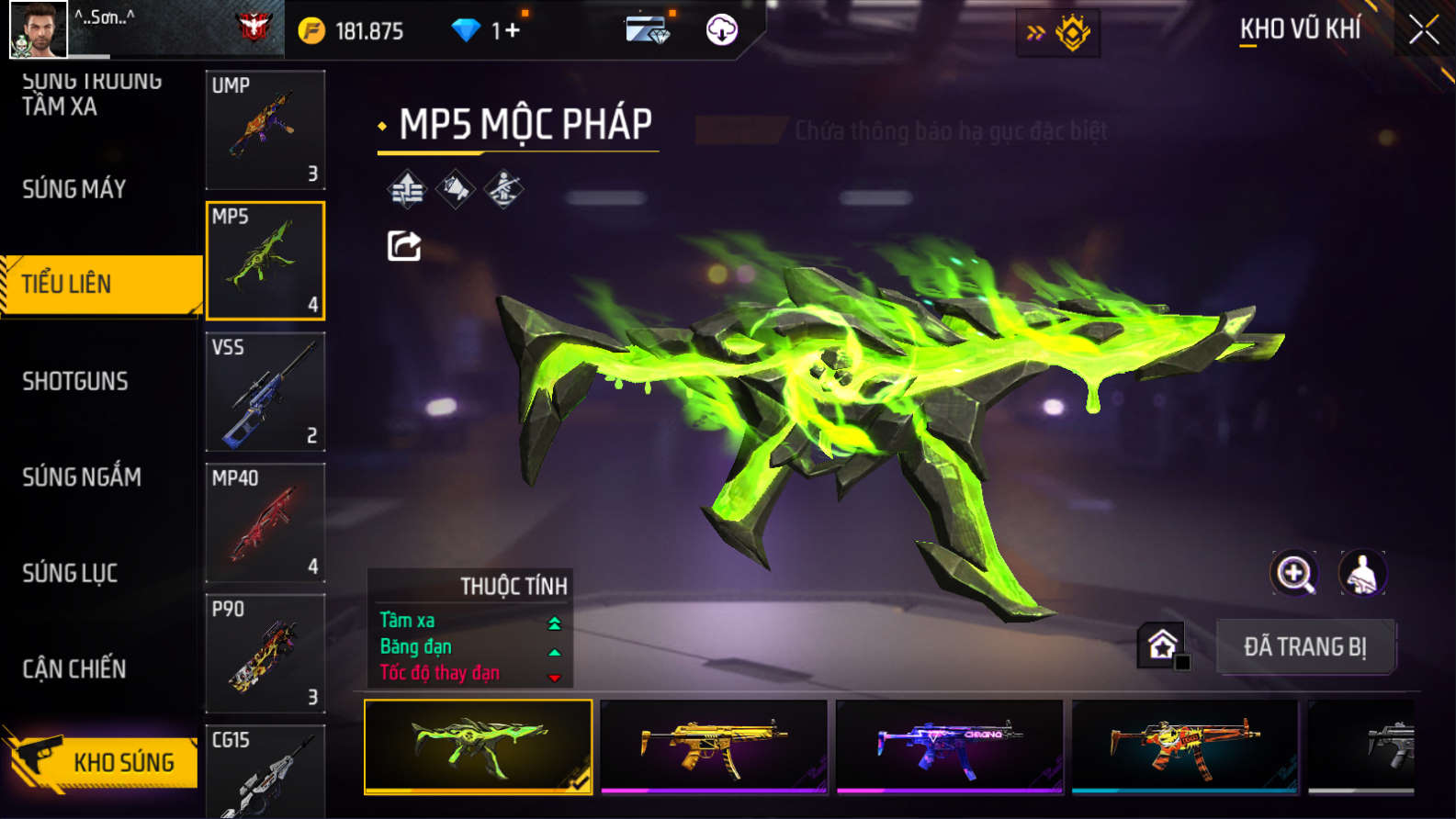Click the character preview icon

(x=1362, y=574)
